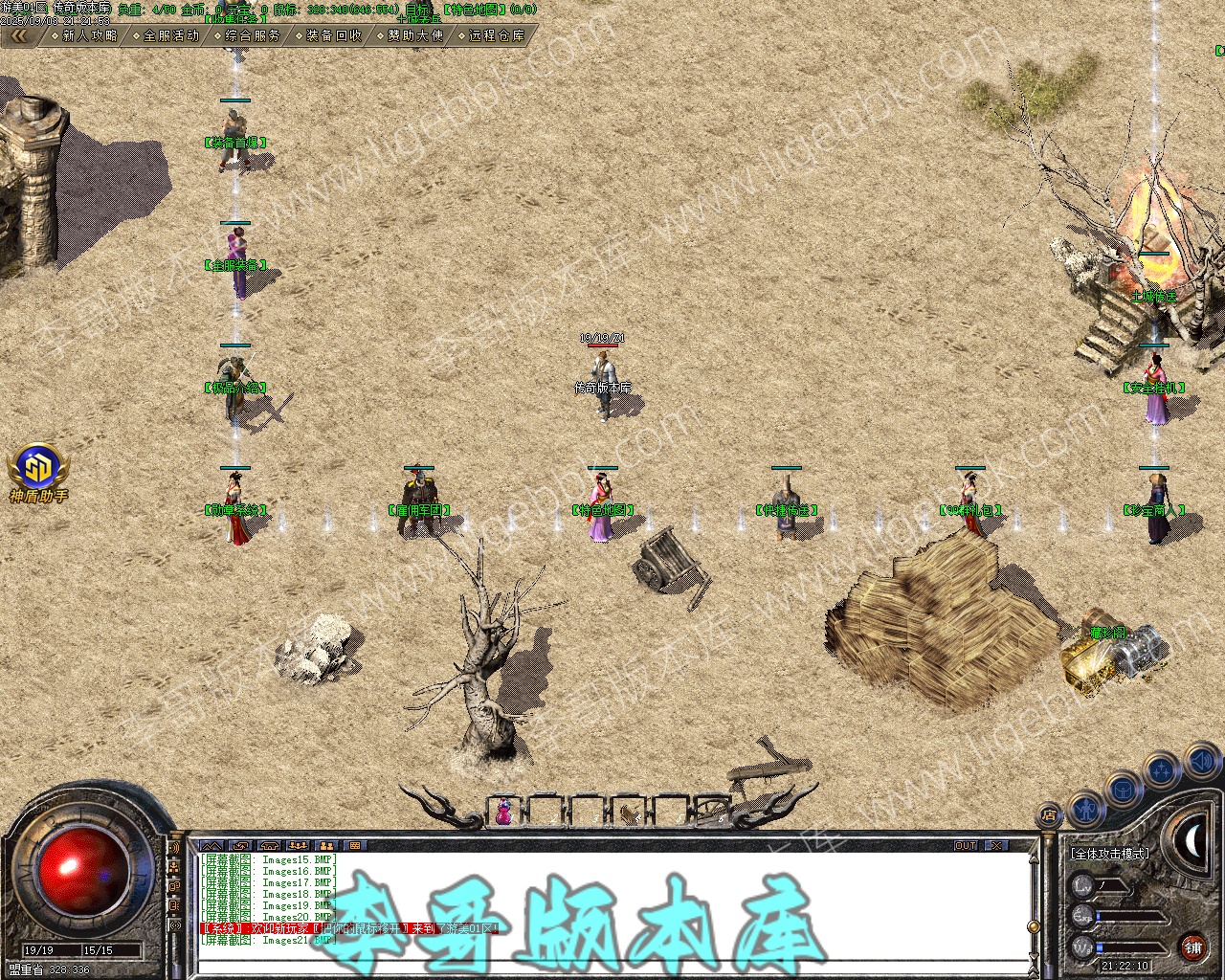Collapse the top menu bar arrow
The image size is (1225, 980).
20,35
